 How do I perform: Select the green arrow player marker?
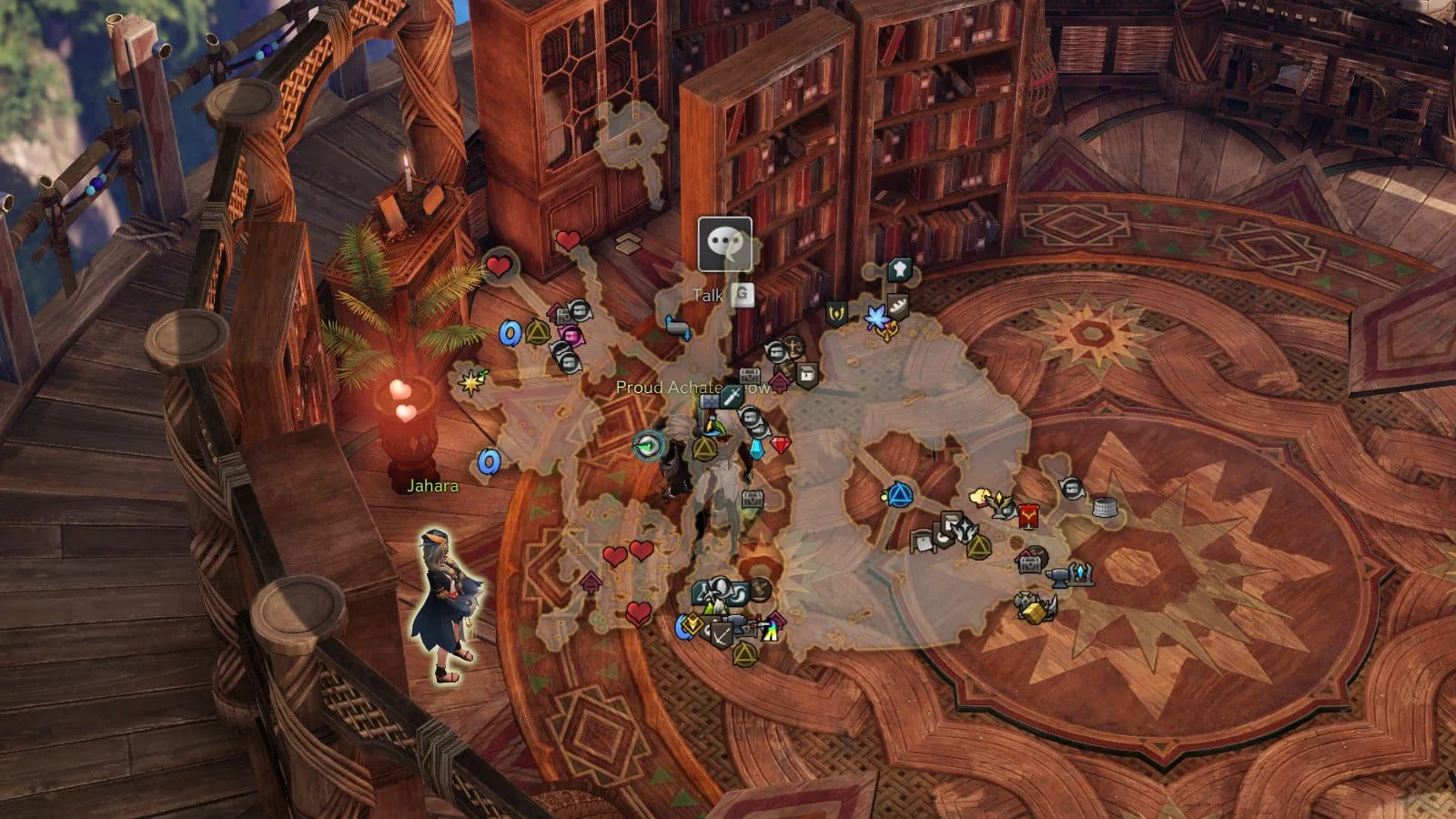coord(648,445)
